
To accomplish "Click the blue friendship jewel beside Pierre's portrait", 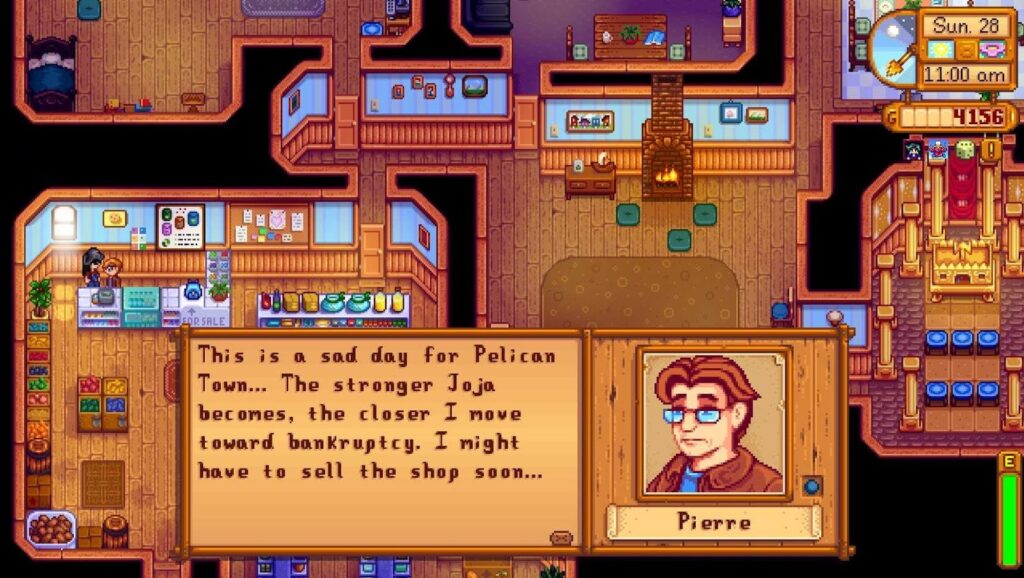I will (812, 485).
